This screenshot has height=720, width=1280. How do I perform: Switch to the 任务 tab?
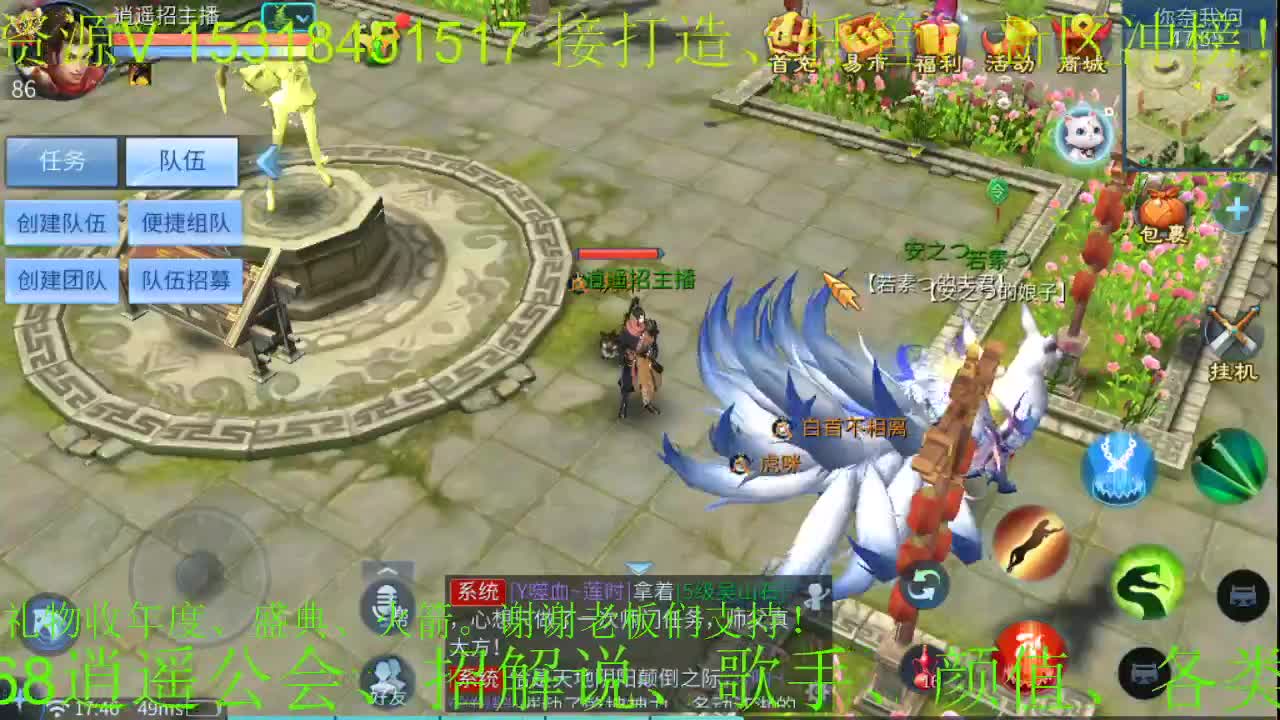click(x=62, y=160)
